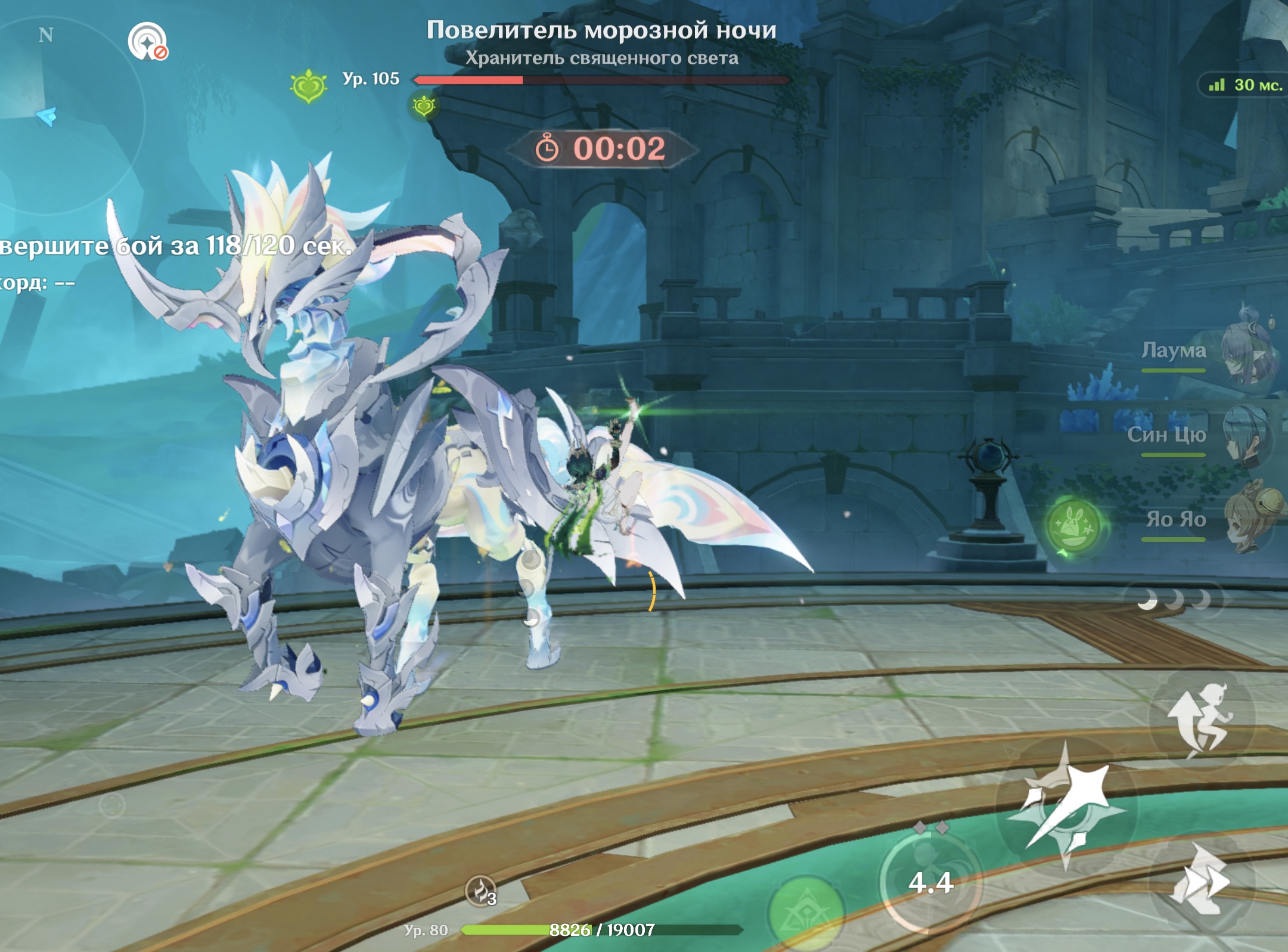Tap the normal attack button
1288x952 pixels.
1066,806
